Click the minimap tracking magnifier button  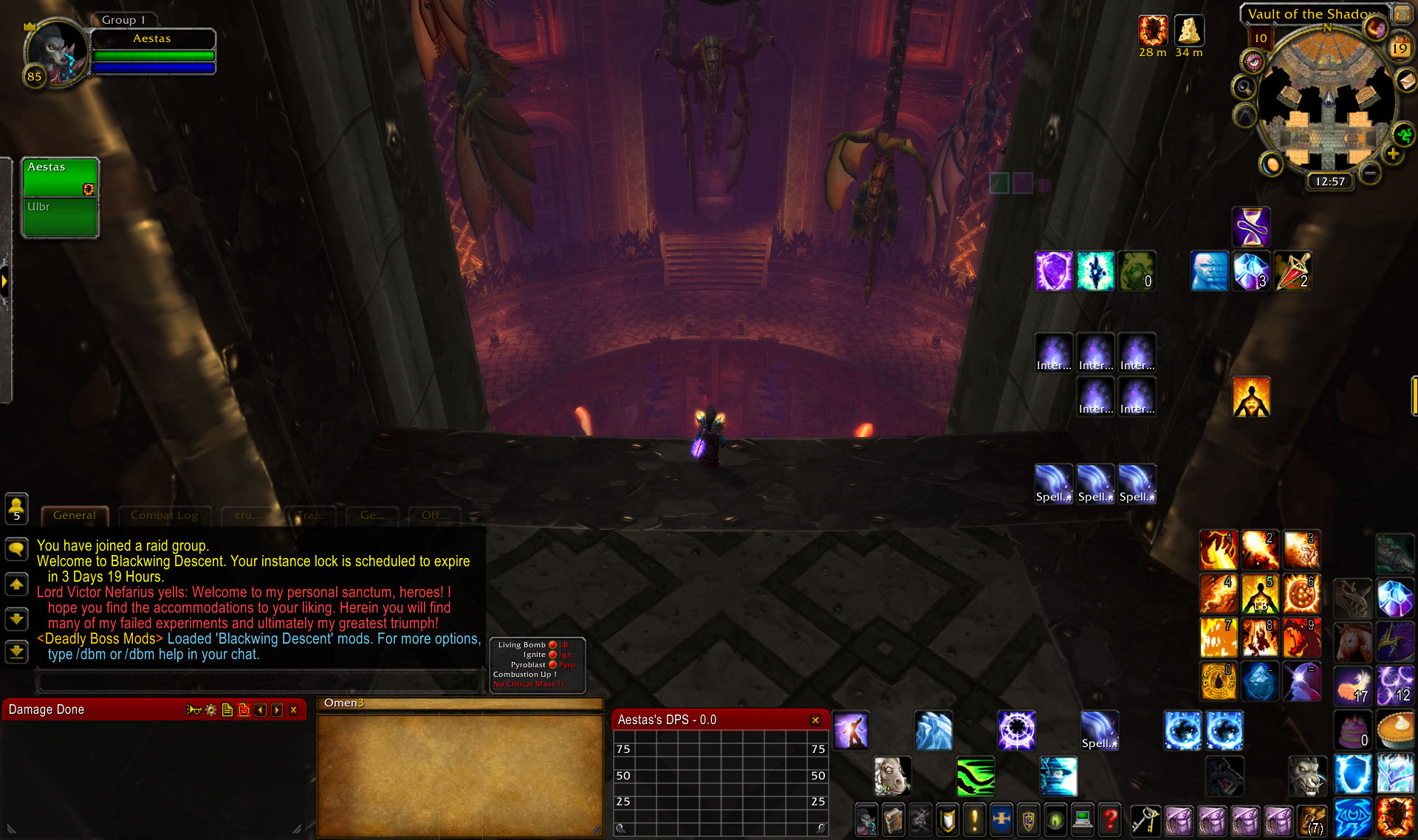coord(1244,88)
